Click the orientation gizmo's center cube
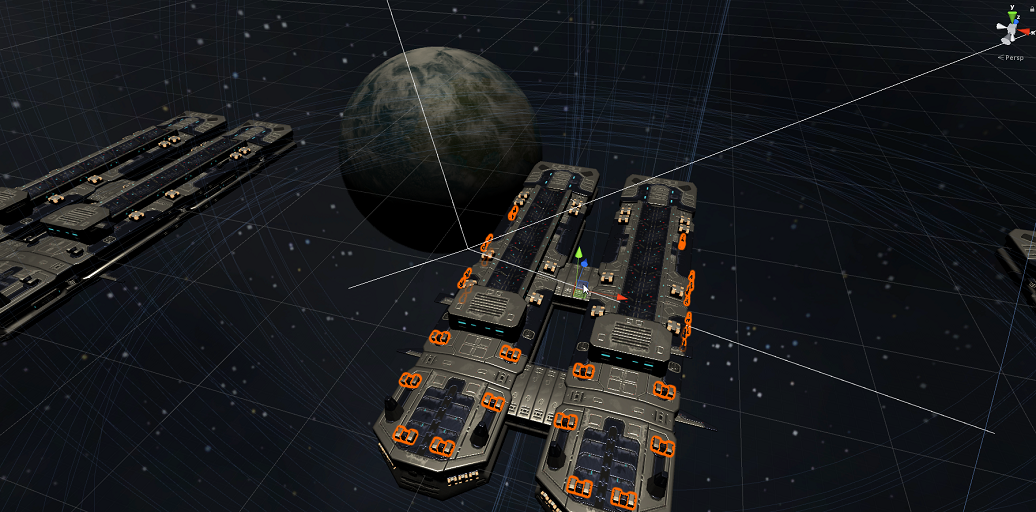This screenshot has height=512, width=1036. (x=1010, y=35)
